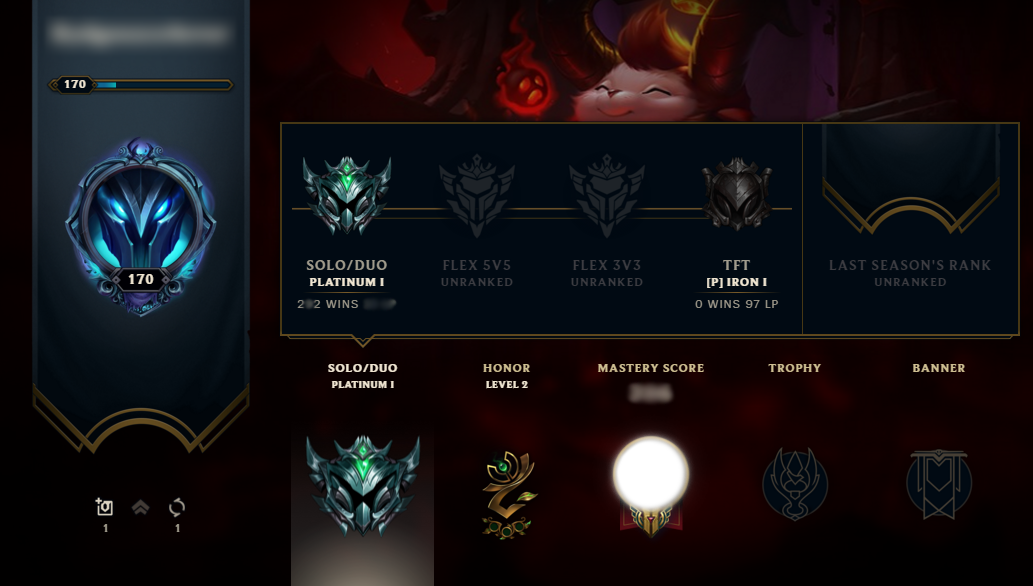Image resolution: width=1033 pixels, height=586 pixels.
Task: Select the Solo/Duo emblem in the top ranked panel
Action: (x=347, y=196)
